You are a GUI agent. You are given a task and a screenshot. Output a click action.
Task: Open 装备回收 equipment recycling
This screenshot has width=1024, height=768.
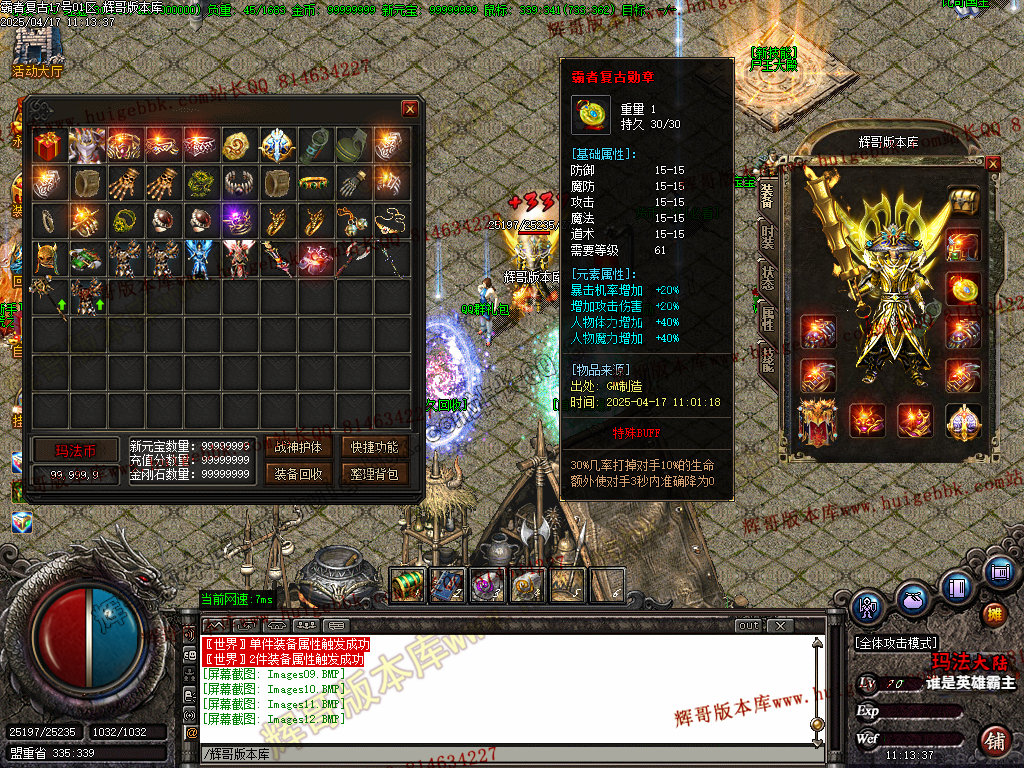pos(297,474)
